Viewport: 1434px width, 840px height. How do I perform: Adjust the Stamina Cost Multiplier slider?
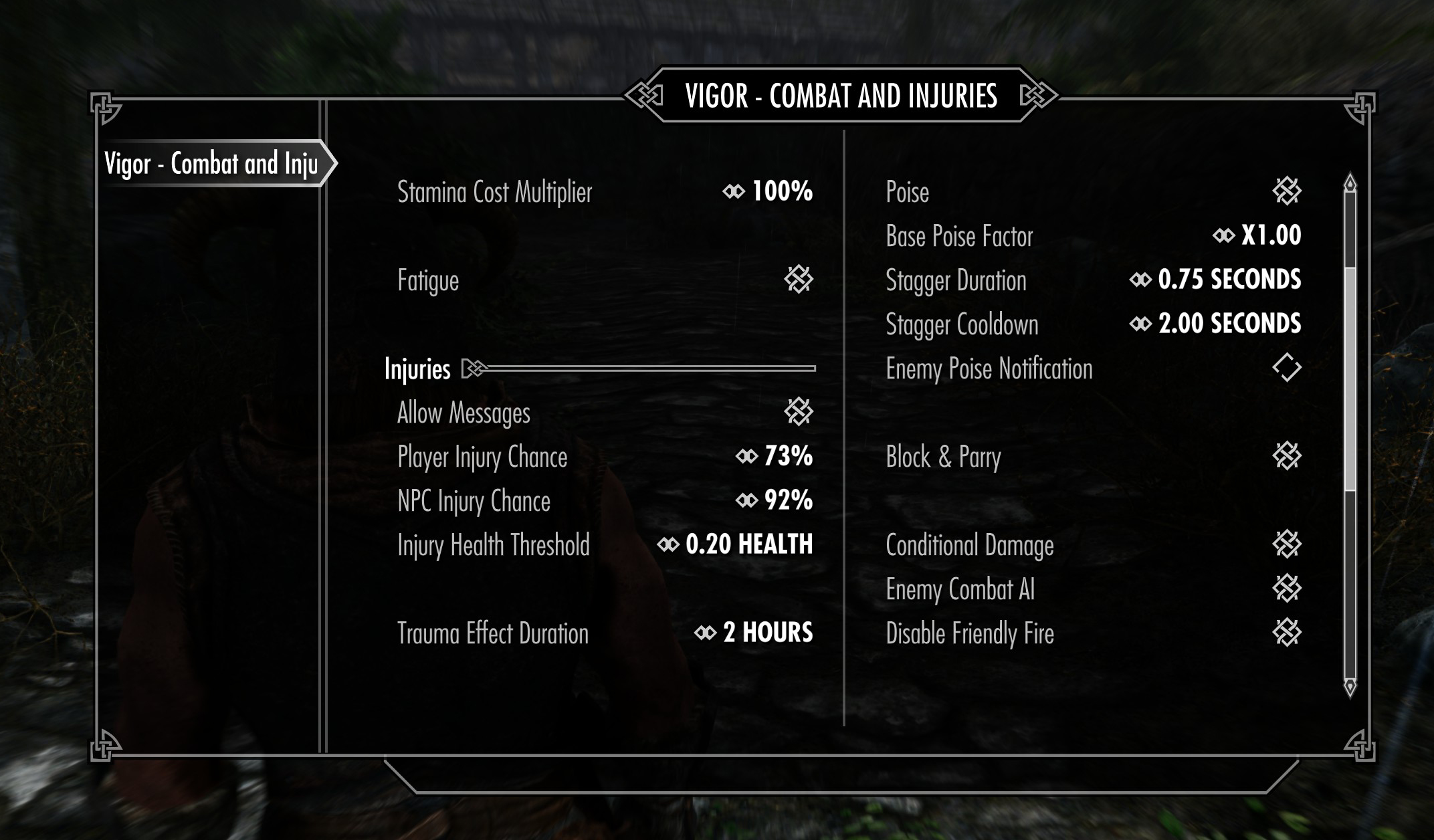(x=768, y=192)
